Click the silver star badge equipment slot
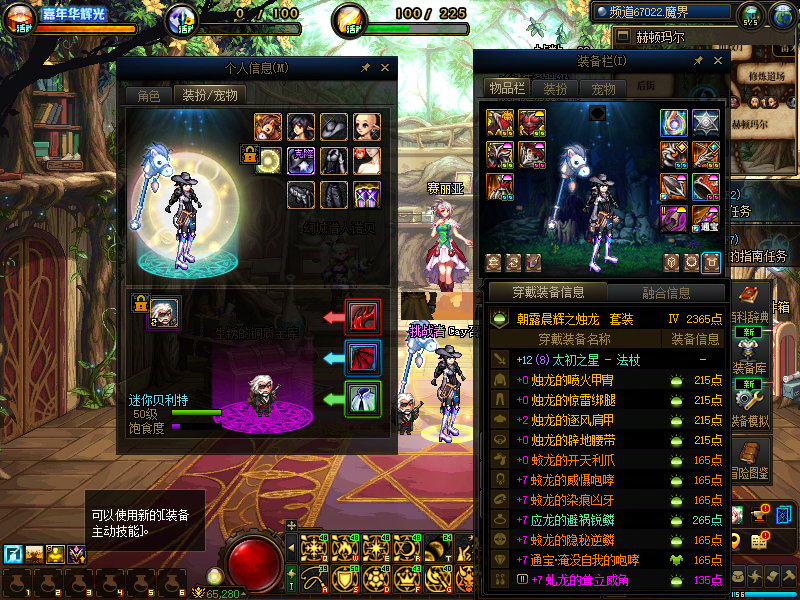Image resolution: width=800 pixels, height=600 pixels. (x=706, y=123)
